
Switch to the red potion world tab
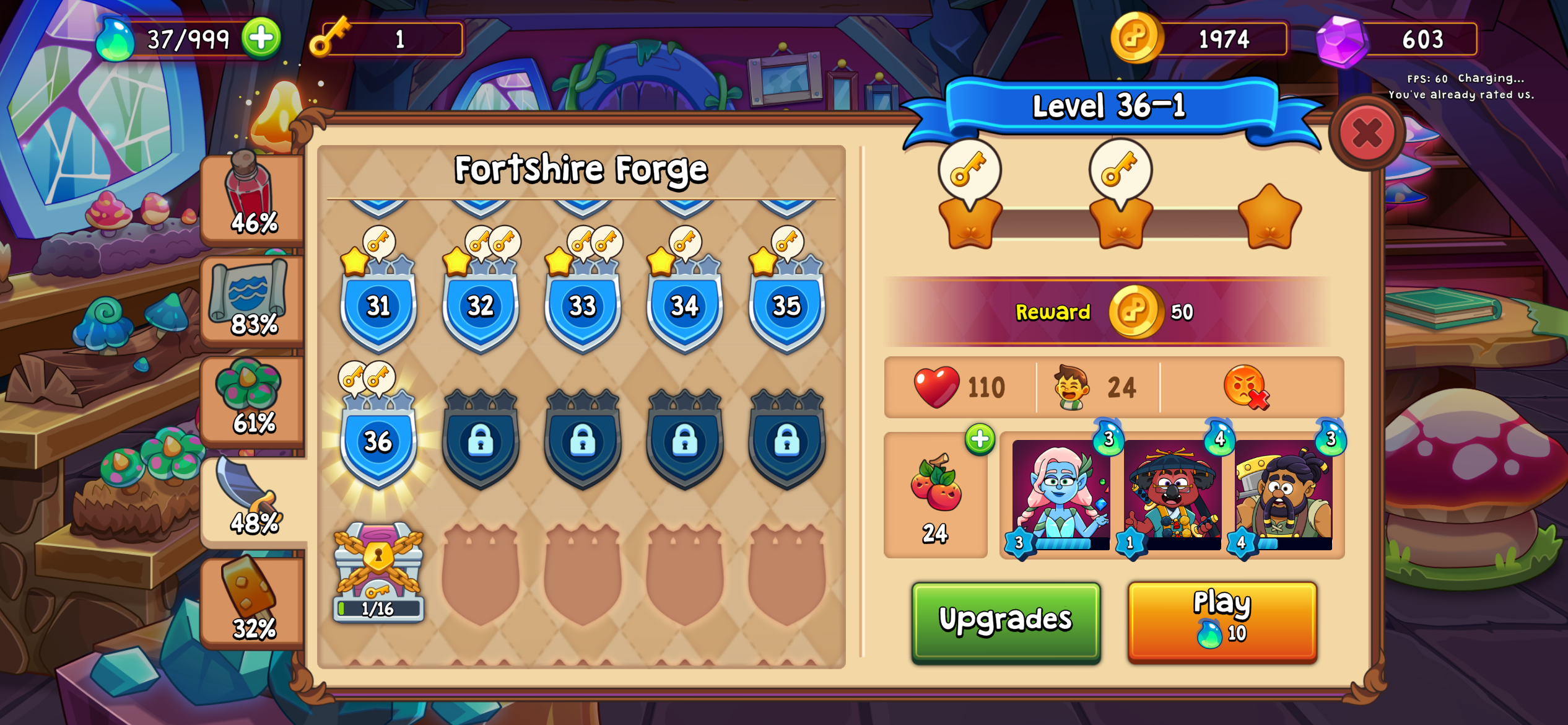pos(253,198)
